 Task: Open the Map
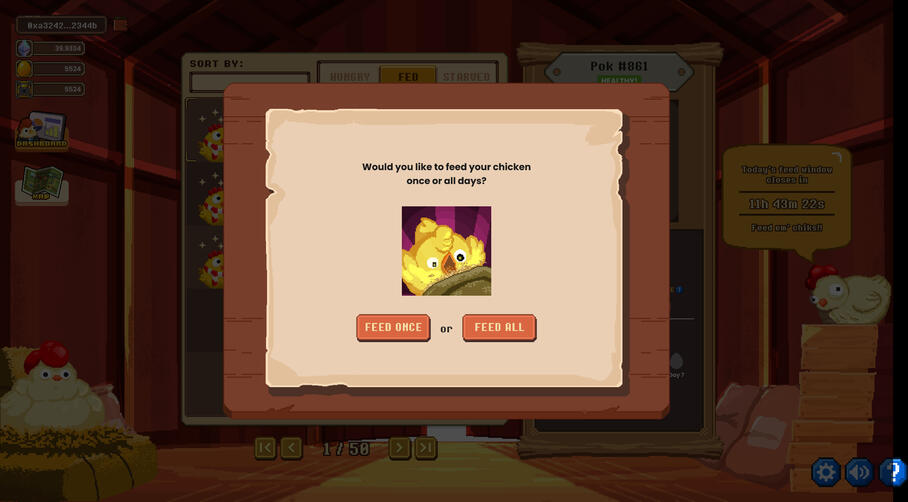(x=41, y=185)
